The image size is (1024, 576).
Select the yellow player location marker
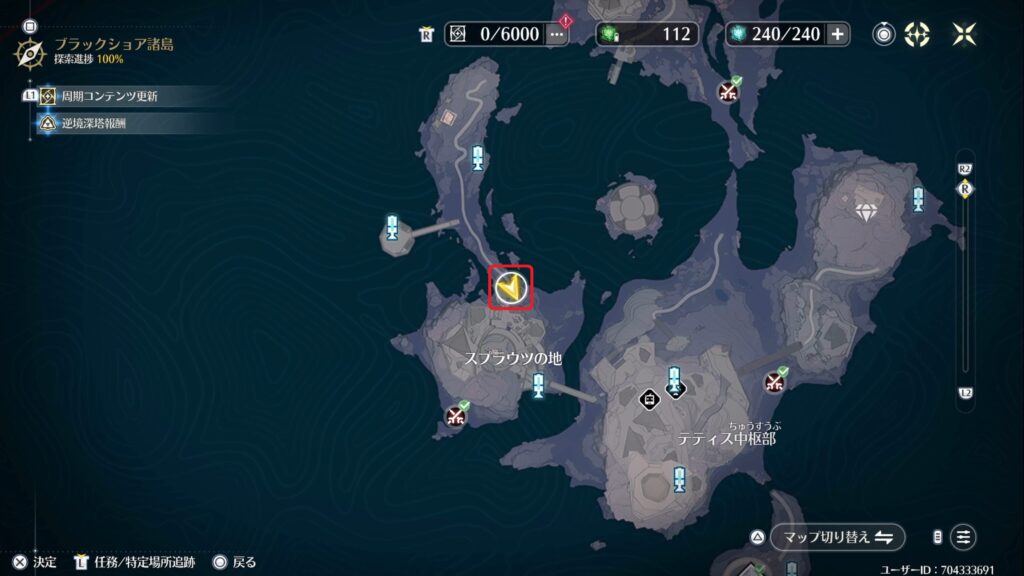[511, 289]
